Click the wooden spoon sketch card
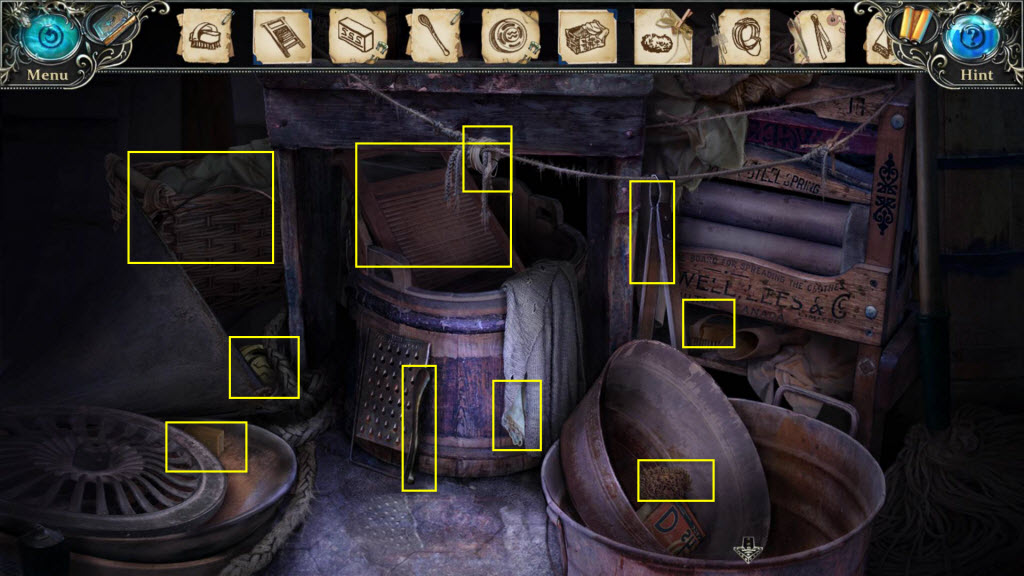The image size is (1024, 576). (x=433, y=37)
